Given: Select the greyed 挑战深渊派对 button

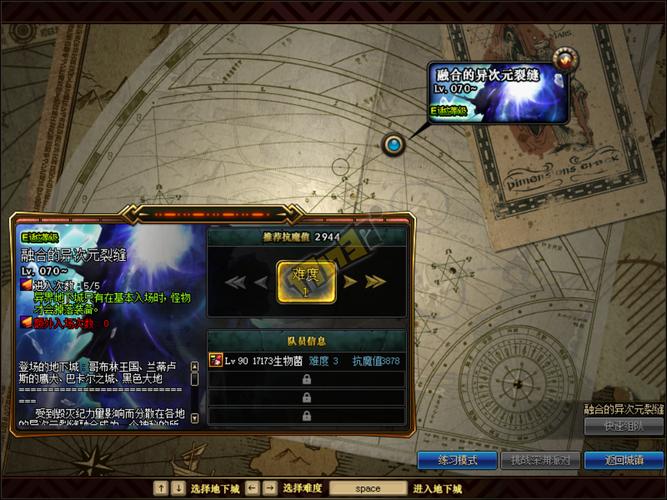Looking at the screenshot, I should [541, 460].
